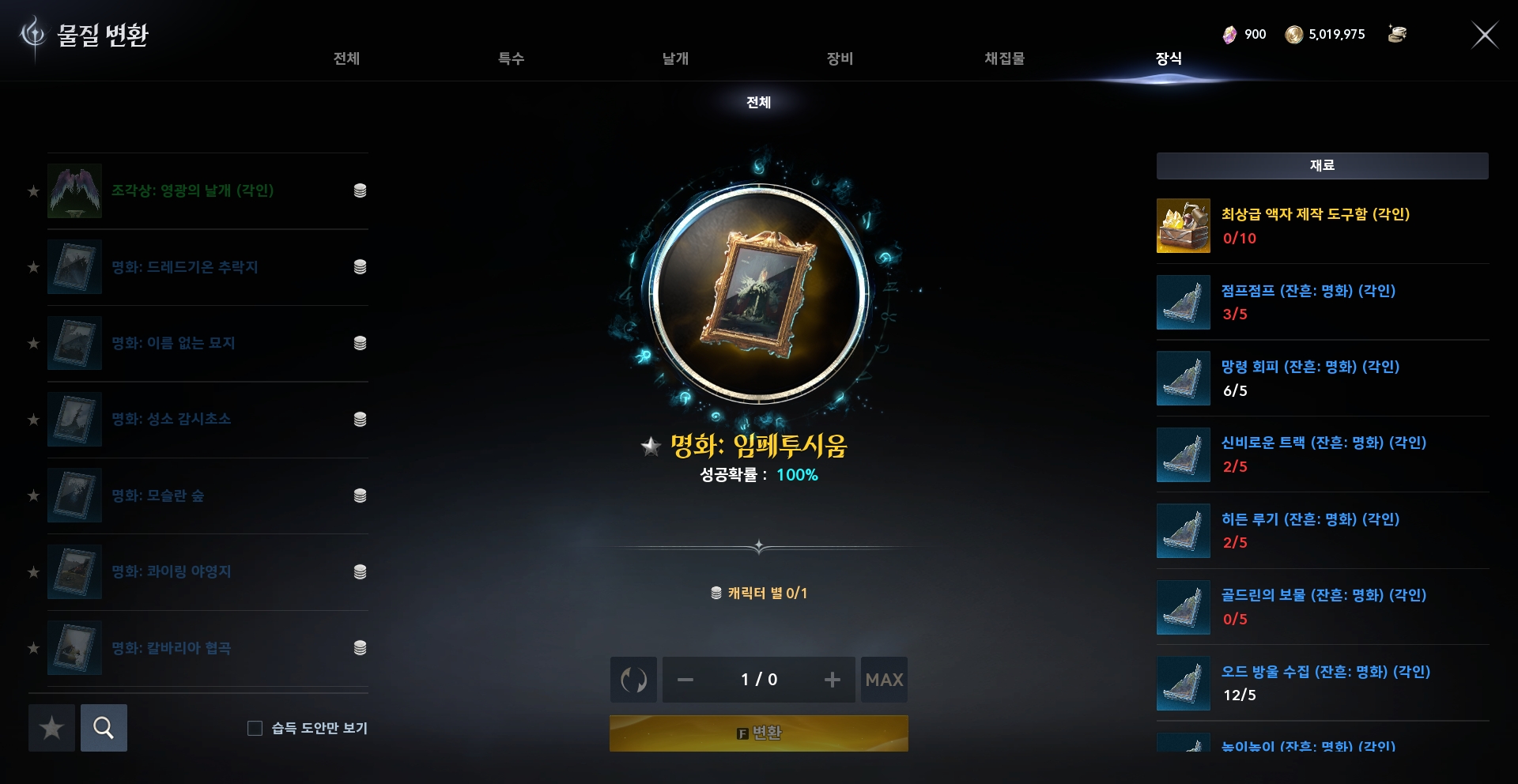Image resolution: width=1518 pixels, height=784 pixels.
Task: Switch to the 장비 tab
Action: 840,58
